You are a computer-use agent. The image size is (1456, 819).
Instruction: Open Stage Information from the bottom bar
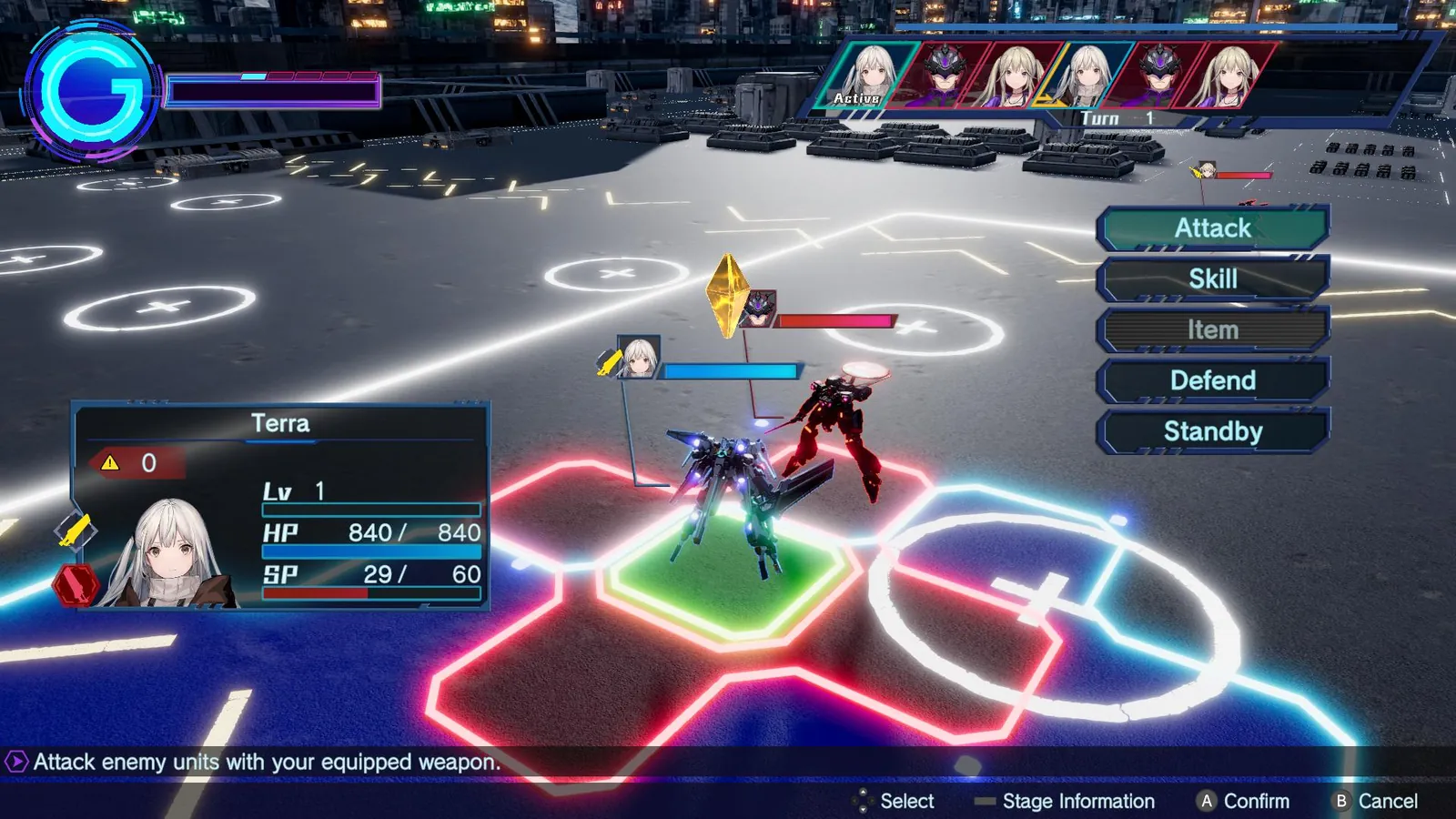(x=1077, y=802)
